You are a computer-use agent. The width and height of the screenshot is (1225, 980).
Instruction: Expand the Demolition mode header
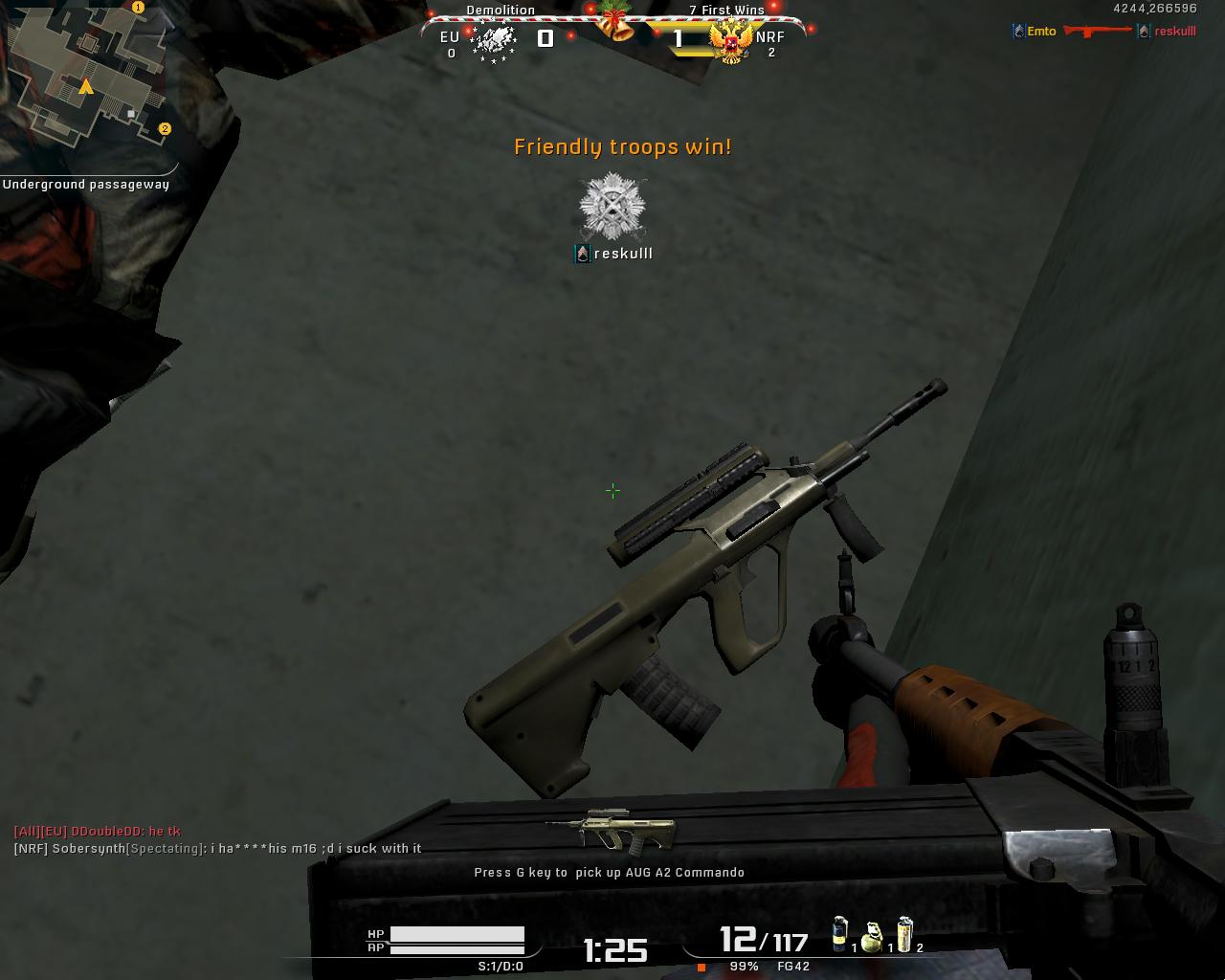click(x=499, y=10)
